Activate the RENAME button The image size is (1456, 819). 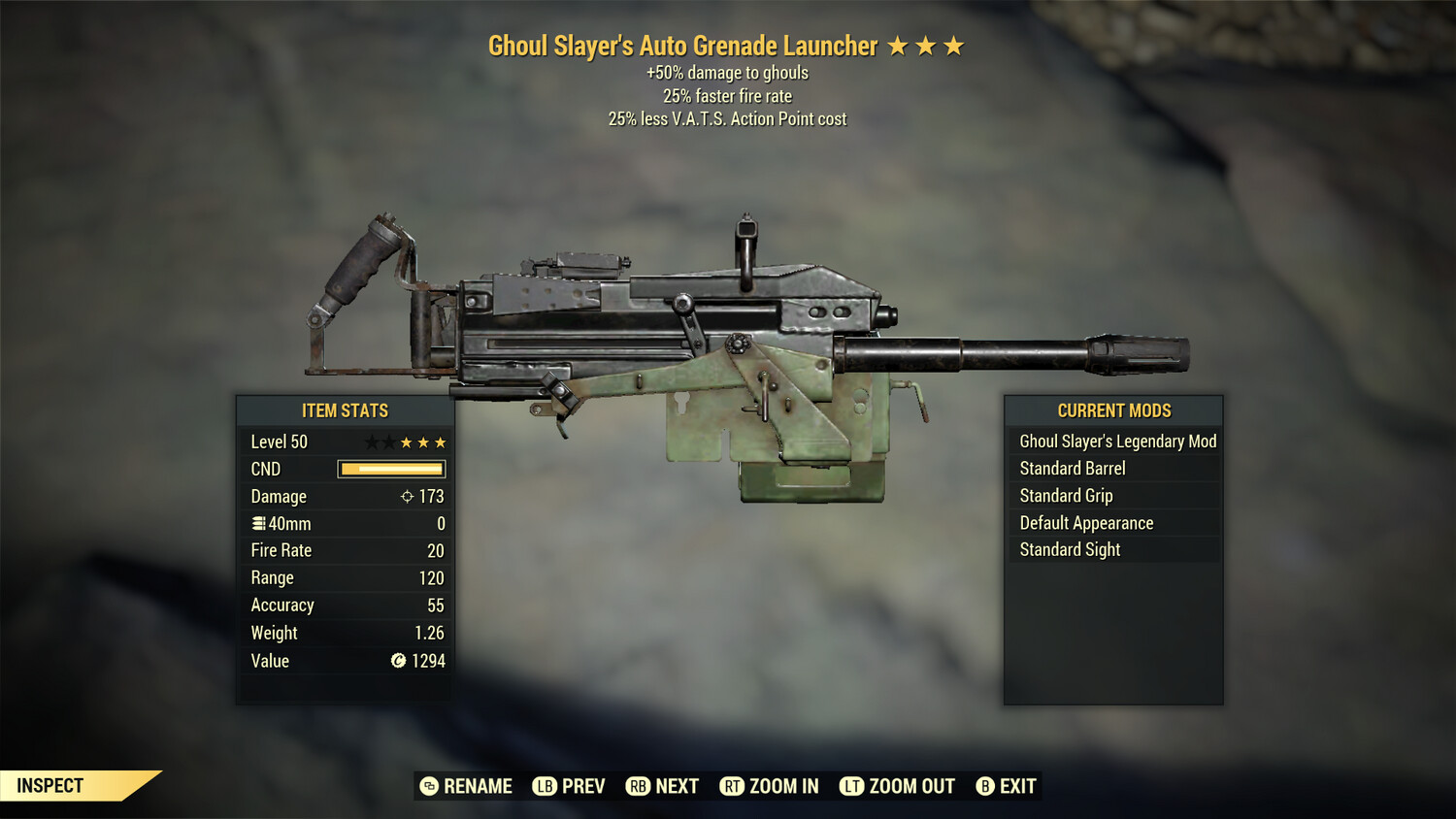click(466, 786)
